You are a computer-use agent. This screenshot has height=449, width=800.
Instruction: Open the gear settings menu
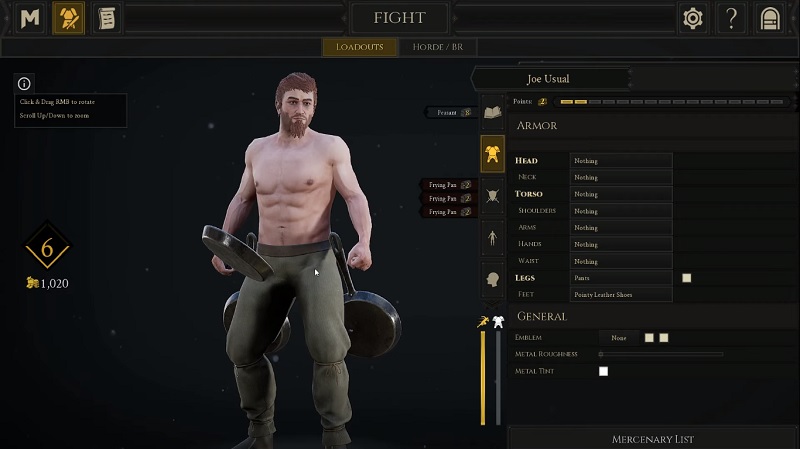coord(691,18)
